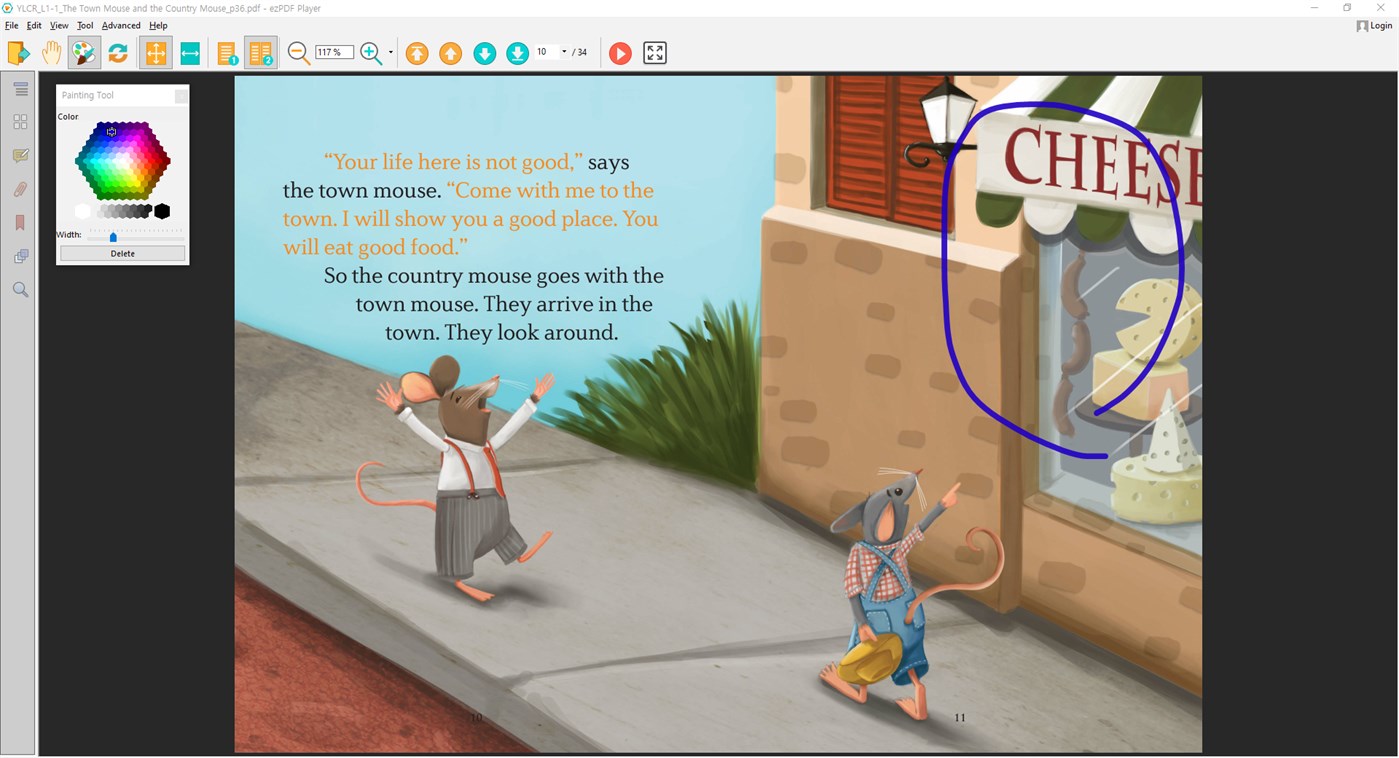Toggle fullscreen presentation mode

[x=655, y=52]
